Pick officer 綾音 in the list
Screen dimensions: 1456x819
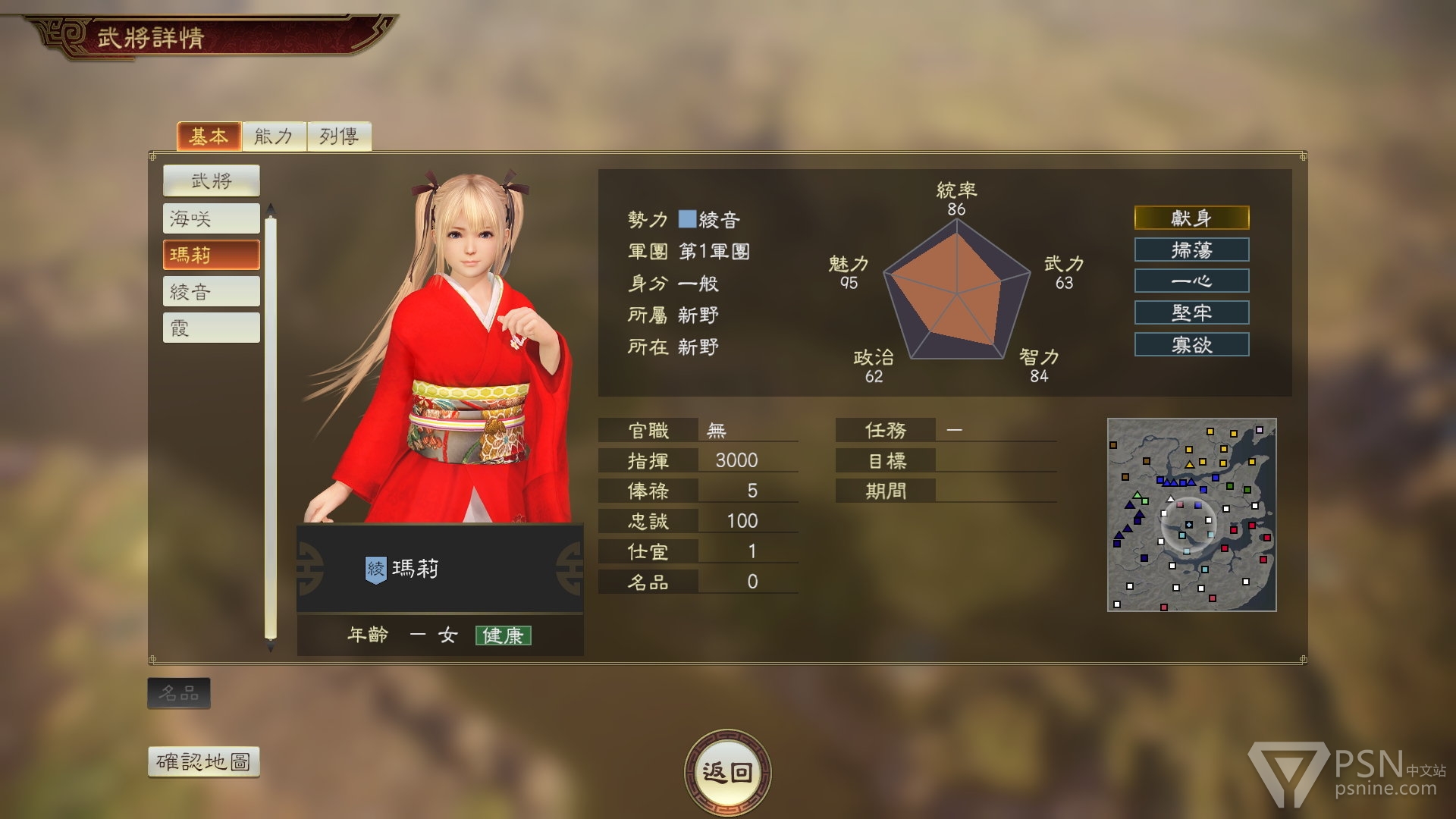click(x=211, y=291)
